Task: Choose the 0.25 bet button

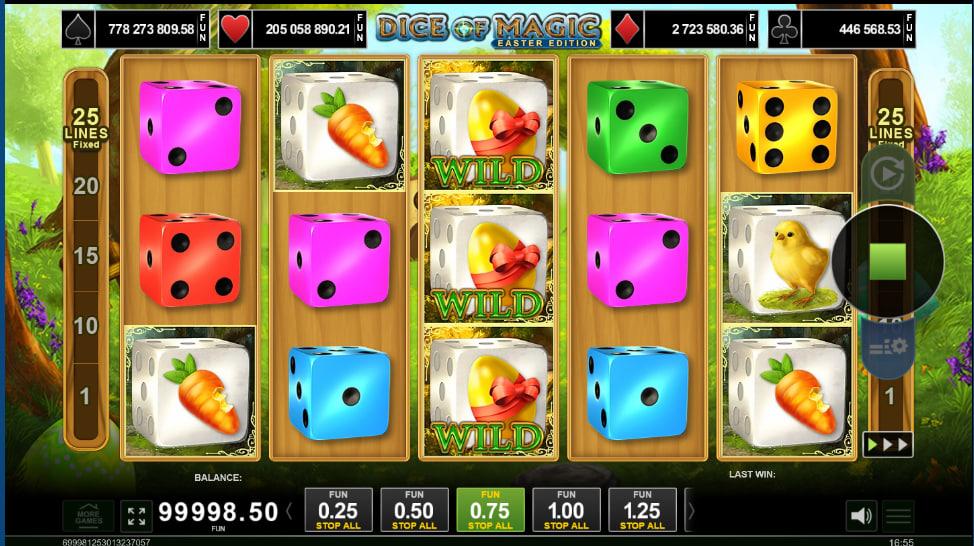Action: point(338,510)
